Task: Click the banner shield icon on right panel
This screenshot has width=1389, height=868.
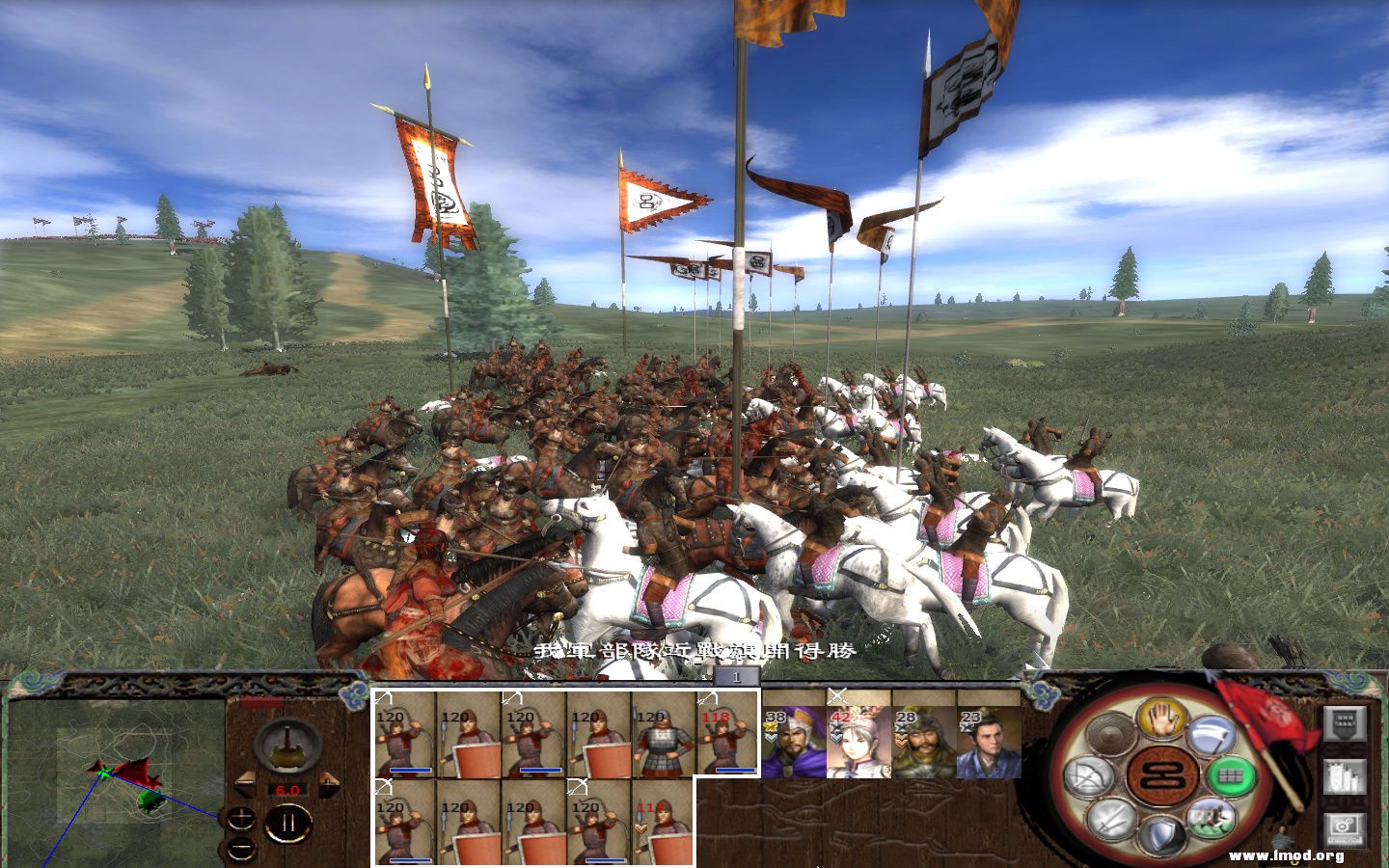Action: tap(1345, 723)
